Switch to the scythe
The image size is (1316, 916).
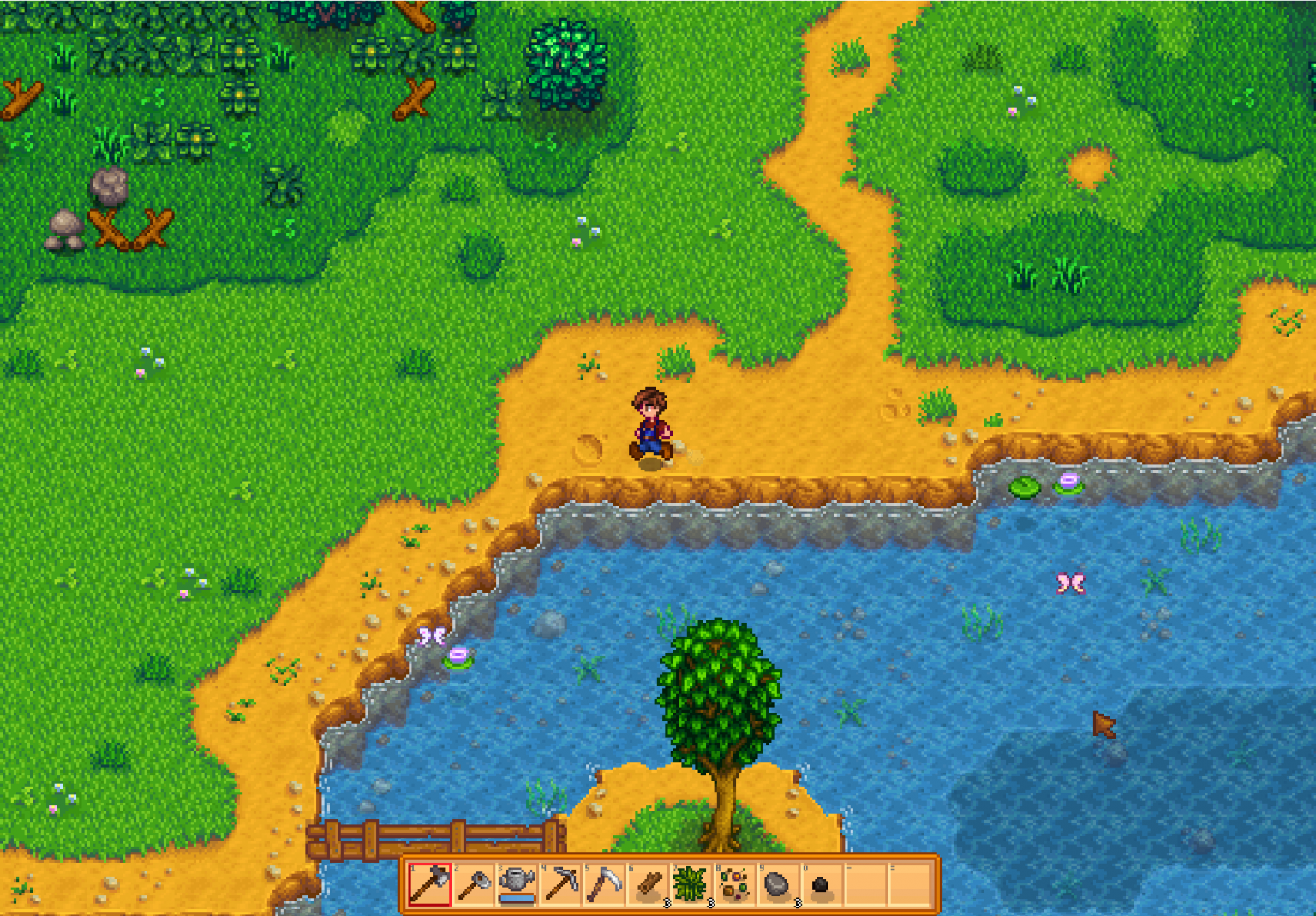point(605,884)
